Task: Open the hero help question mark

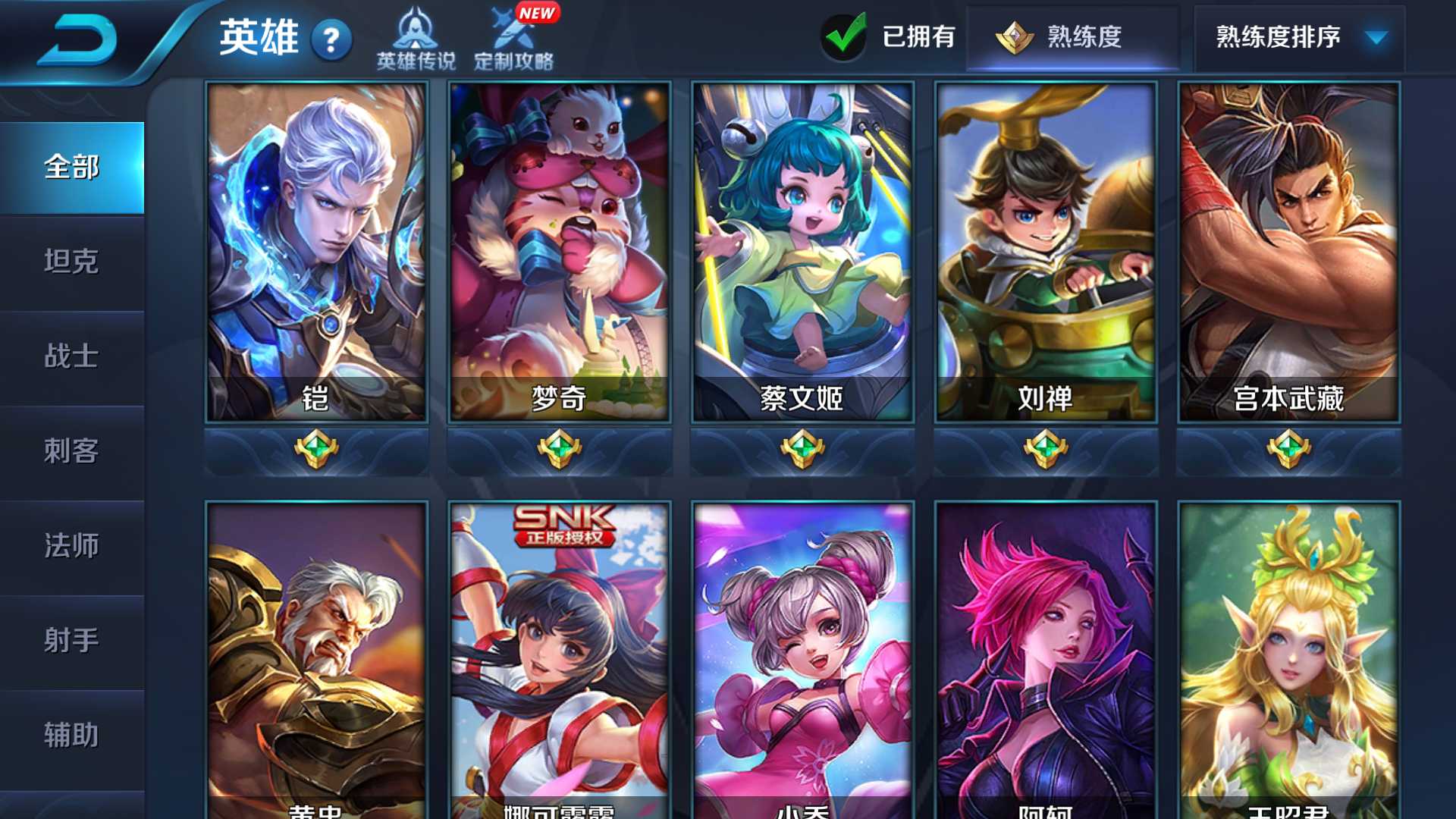Action: (331, 40)
